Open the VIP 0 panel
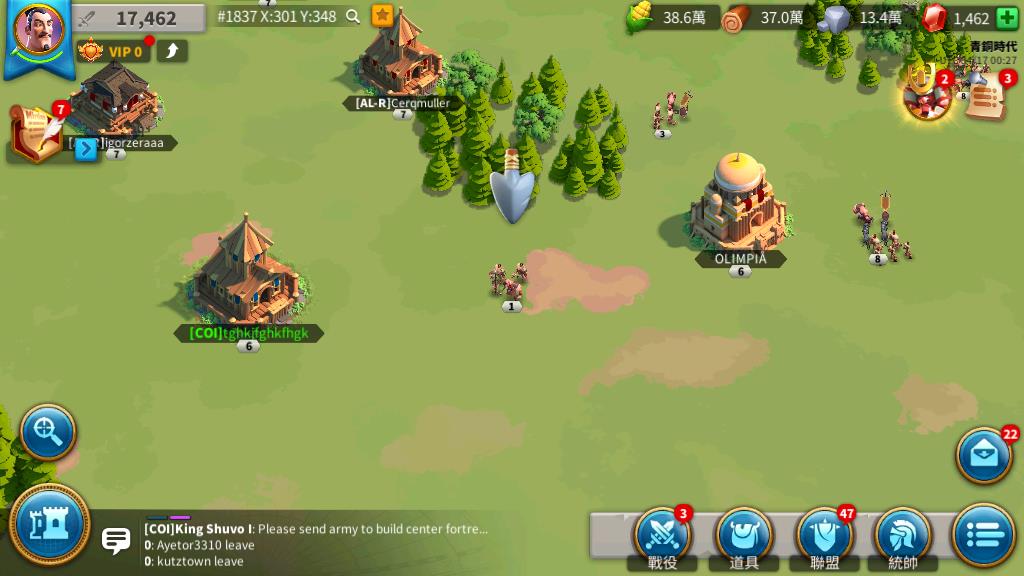The image size is (1024, 576). click(113, 51)
